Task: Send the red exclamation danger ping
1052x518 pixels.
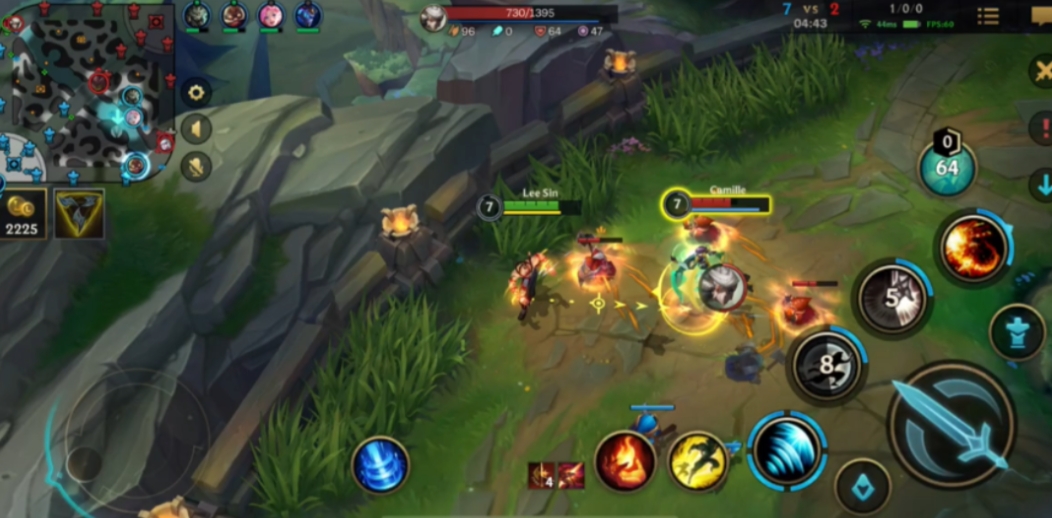Action: tap(1040, 127)
